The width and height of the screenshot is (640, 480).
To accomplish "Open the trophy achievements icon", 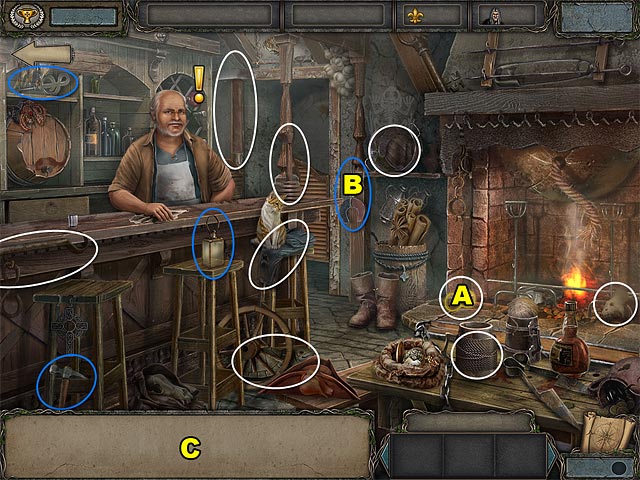I will [x=21, y=16].
